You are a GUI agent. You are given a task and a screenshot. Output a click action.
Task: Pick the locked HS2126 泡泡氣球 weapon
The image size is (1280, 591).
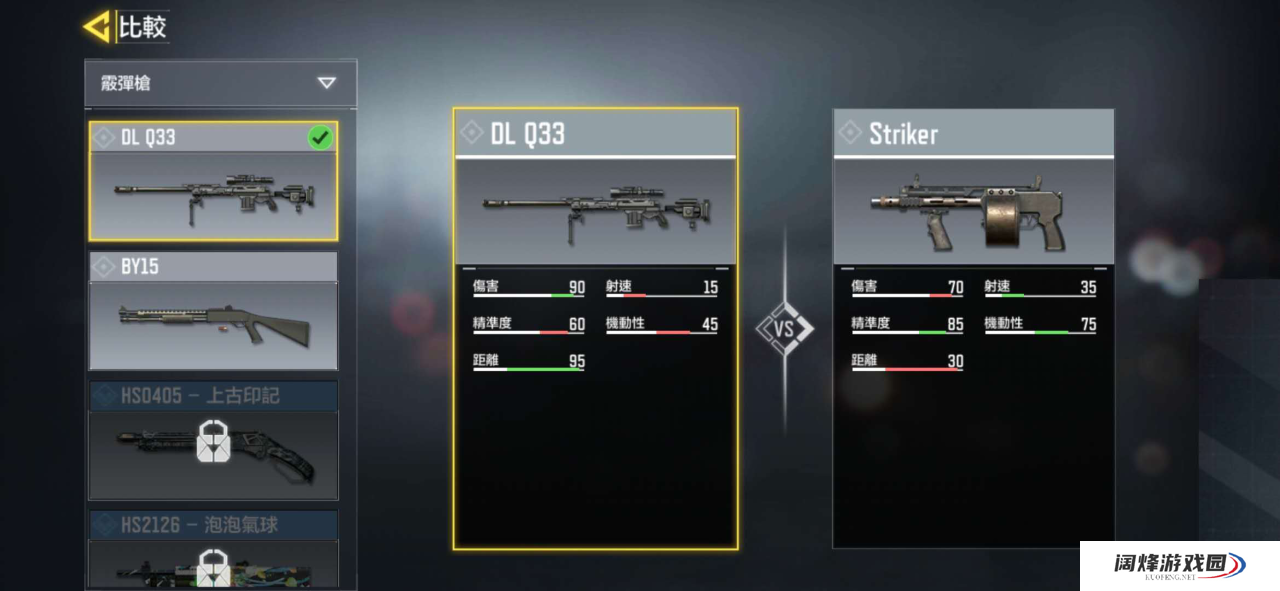213,551
